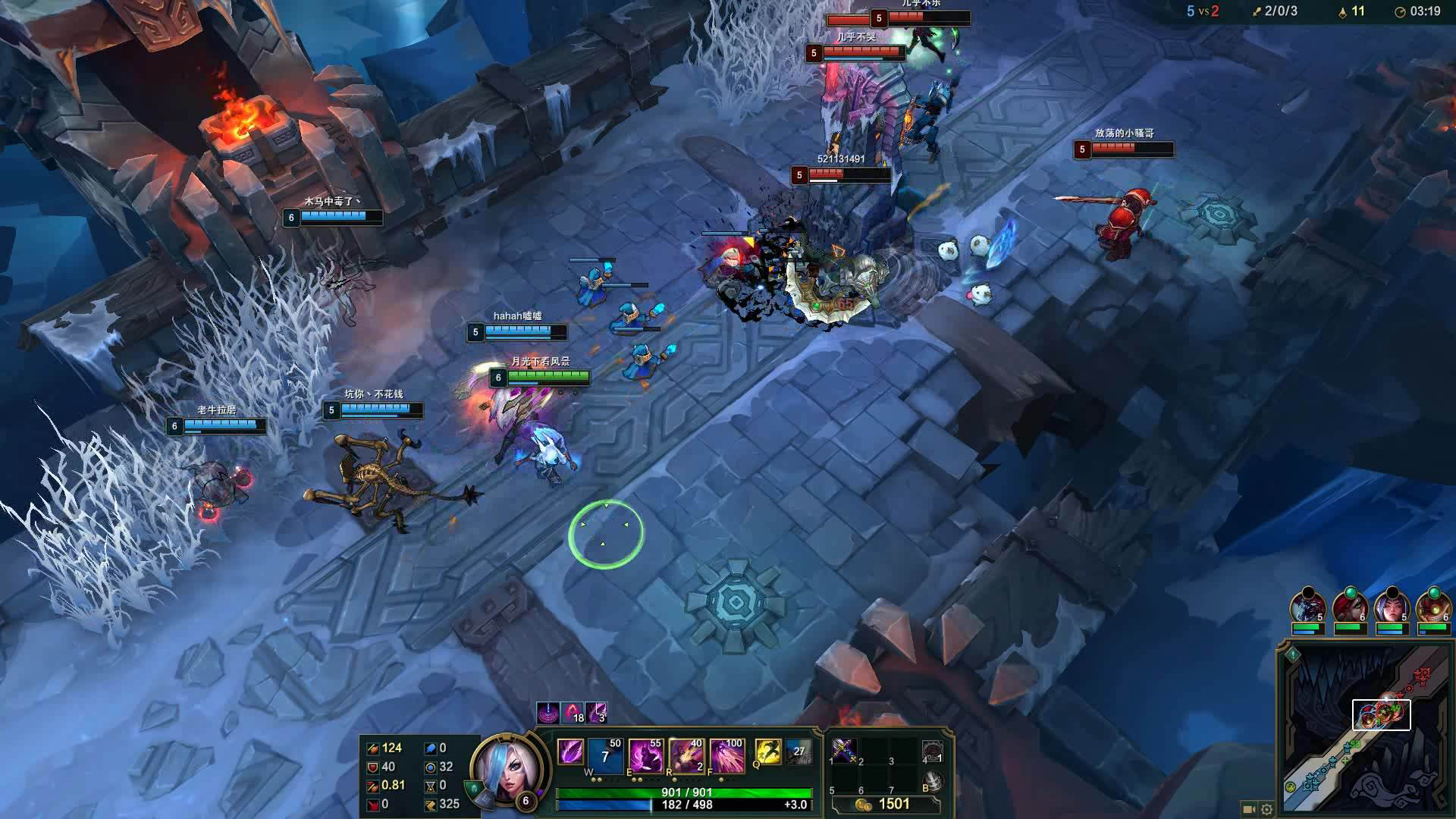
Task: Activate the purple feather passive ability icon
Action: tap(570, 752)
